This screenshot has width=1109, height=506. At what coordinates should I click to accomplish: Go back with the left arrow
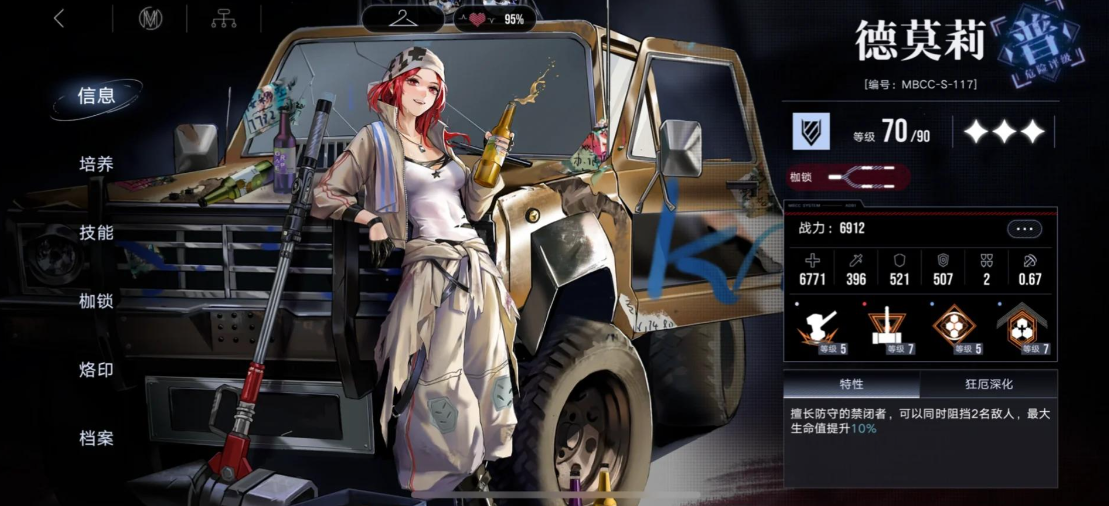pos(59,19)
